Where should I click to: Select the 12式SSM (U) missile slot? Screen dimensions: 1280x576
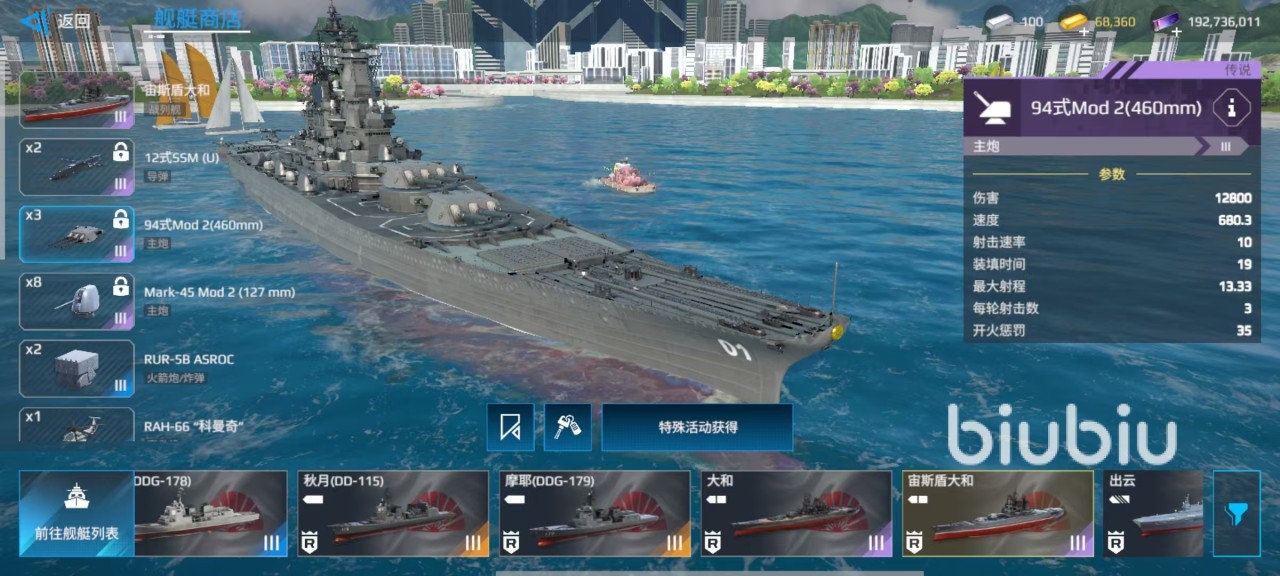pyautogui.click(x=77, y=166)
